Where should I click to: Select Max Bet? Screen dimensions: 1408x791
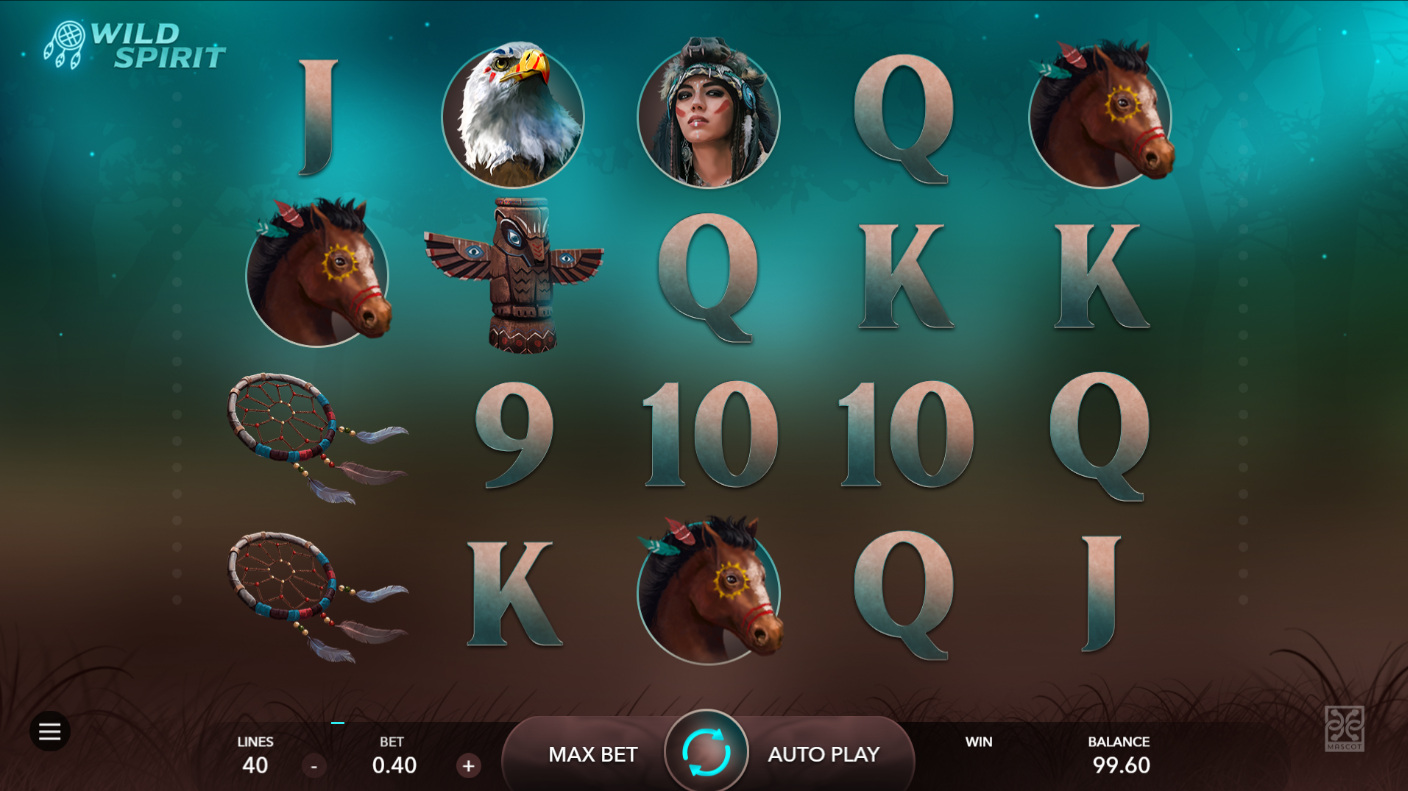(x=592, y=755)
